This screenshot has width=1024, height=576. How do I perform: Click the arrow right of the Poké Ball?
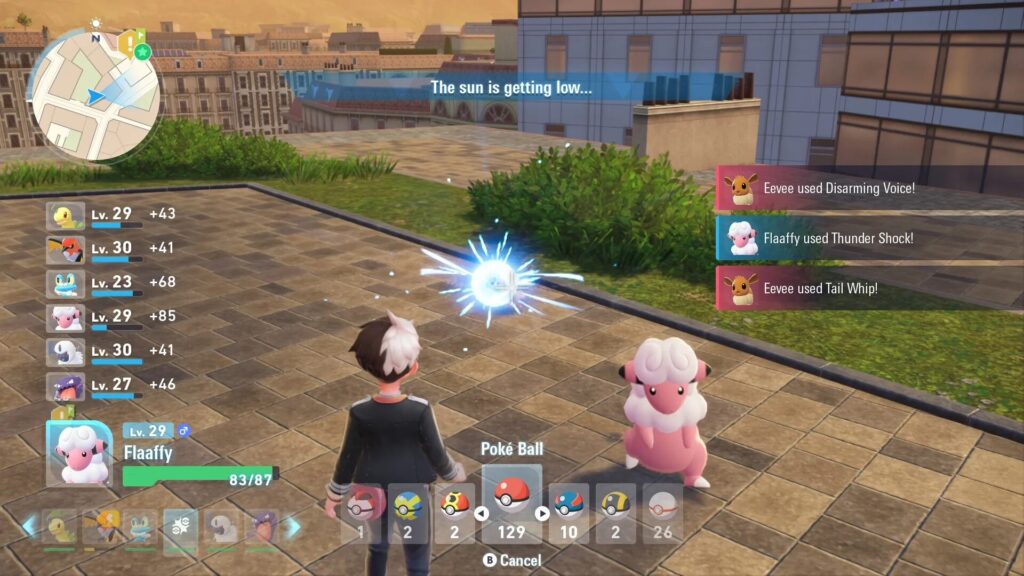coord(543,514)
